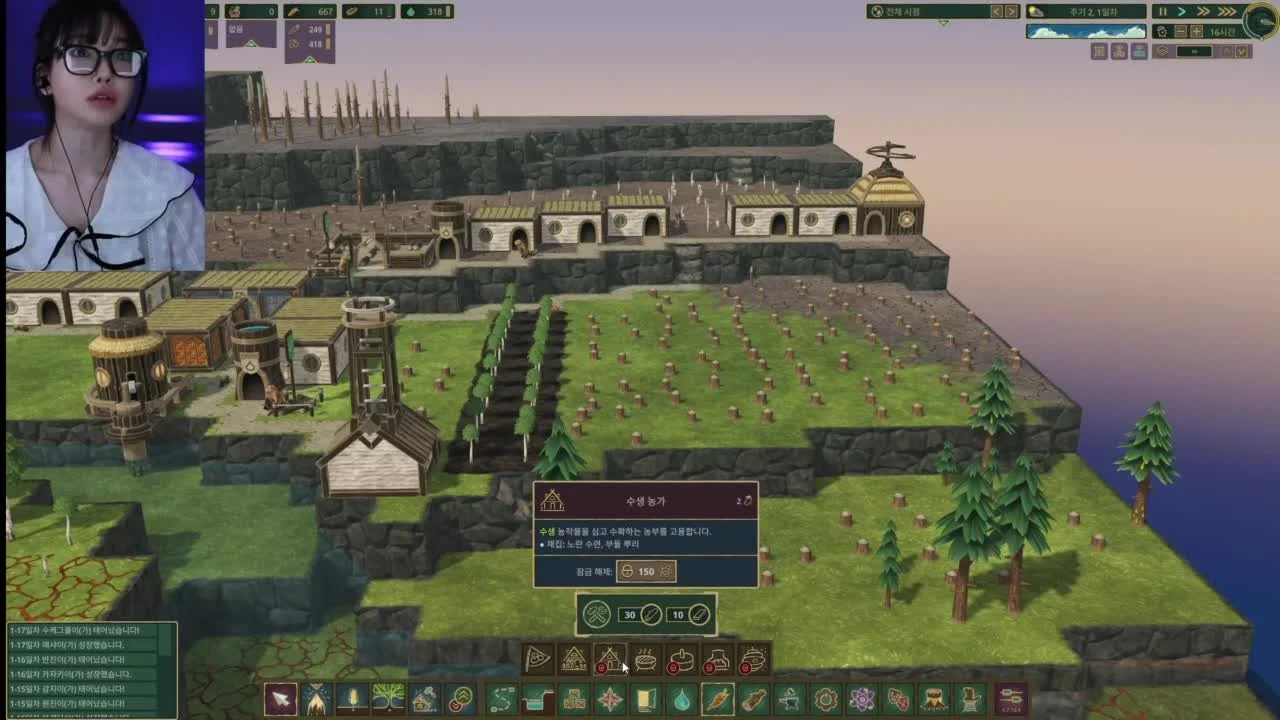Select the cursor tool in the toolbar
This screenshot has height=720, width=1280.
click(280, 699)
